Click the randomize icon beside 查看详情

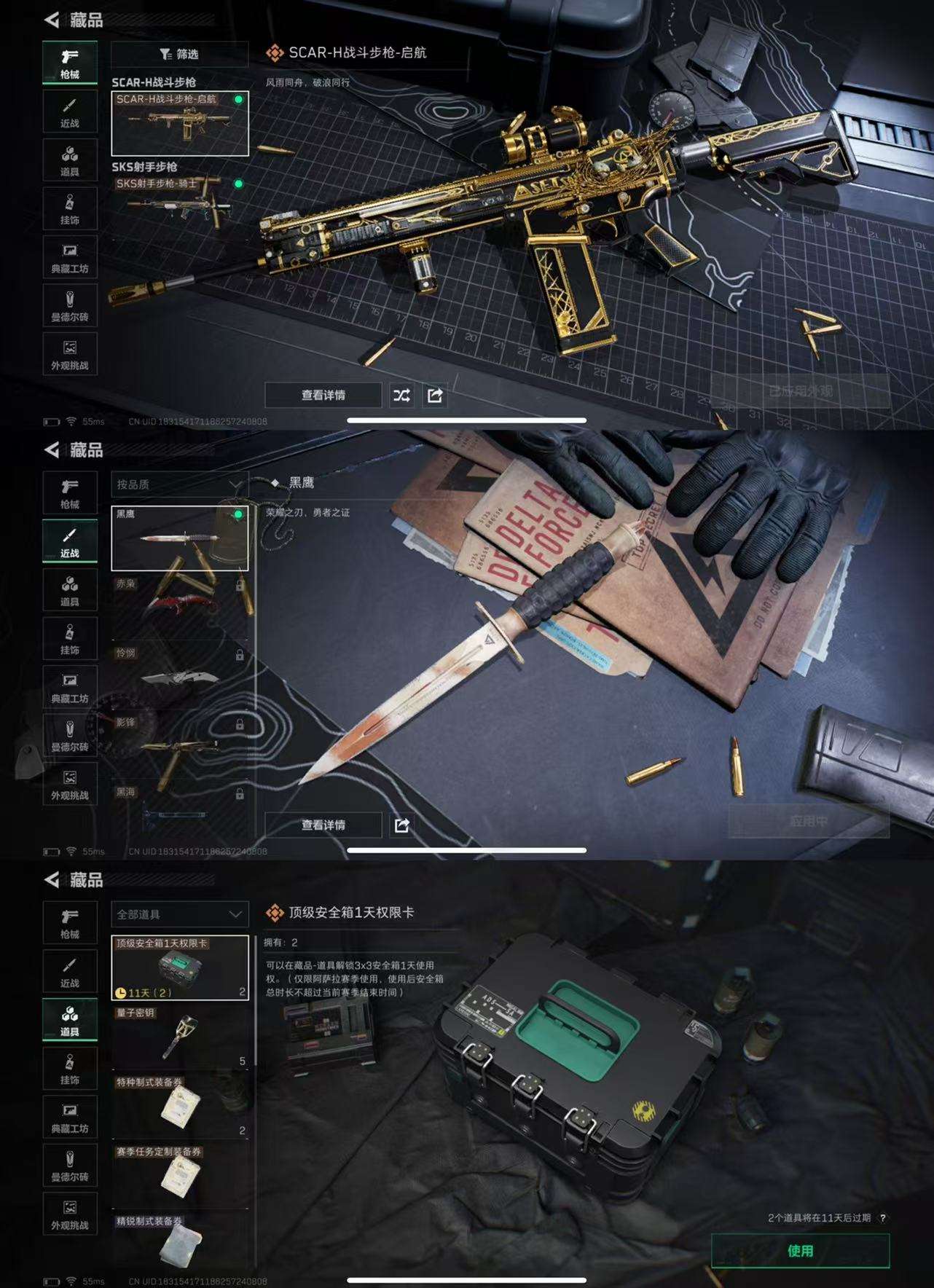402,396
